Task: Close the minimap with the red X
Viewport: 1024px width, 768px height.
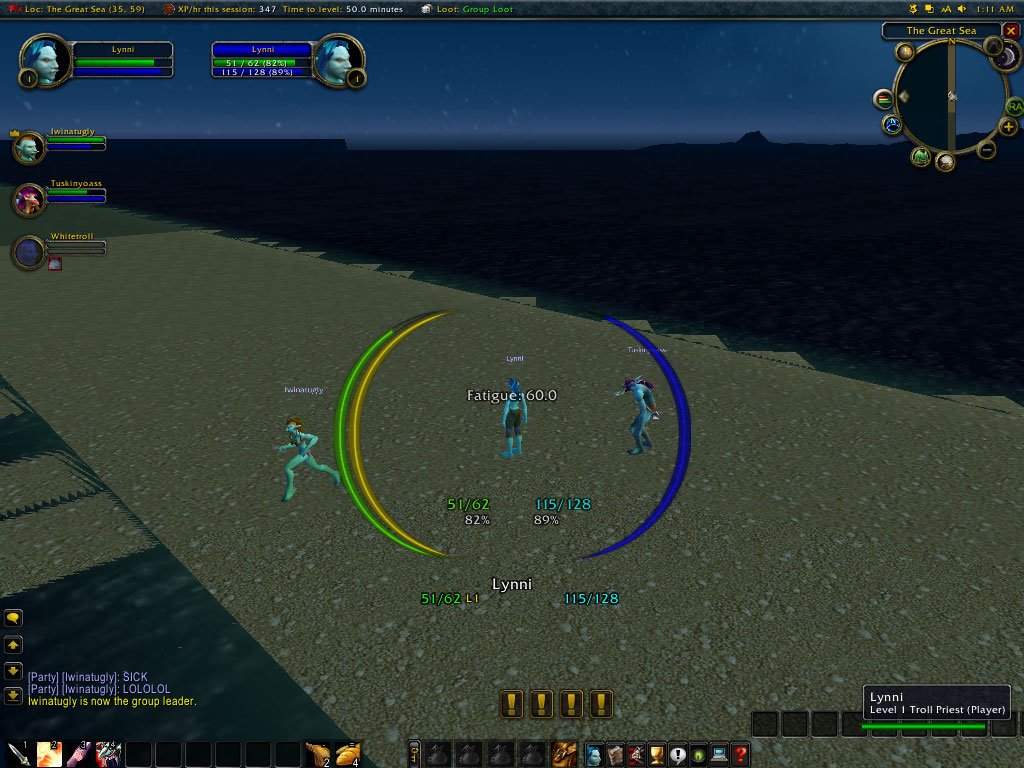Action: (1011, 31)
